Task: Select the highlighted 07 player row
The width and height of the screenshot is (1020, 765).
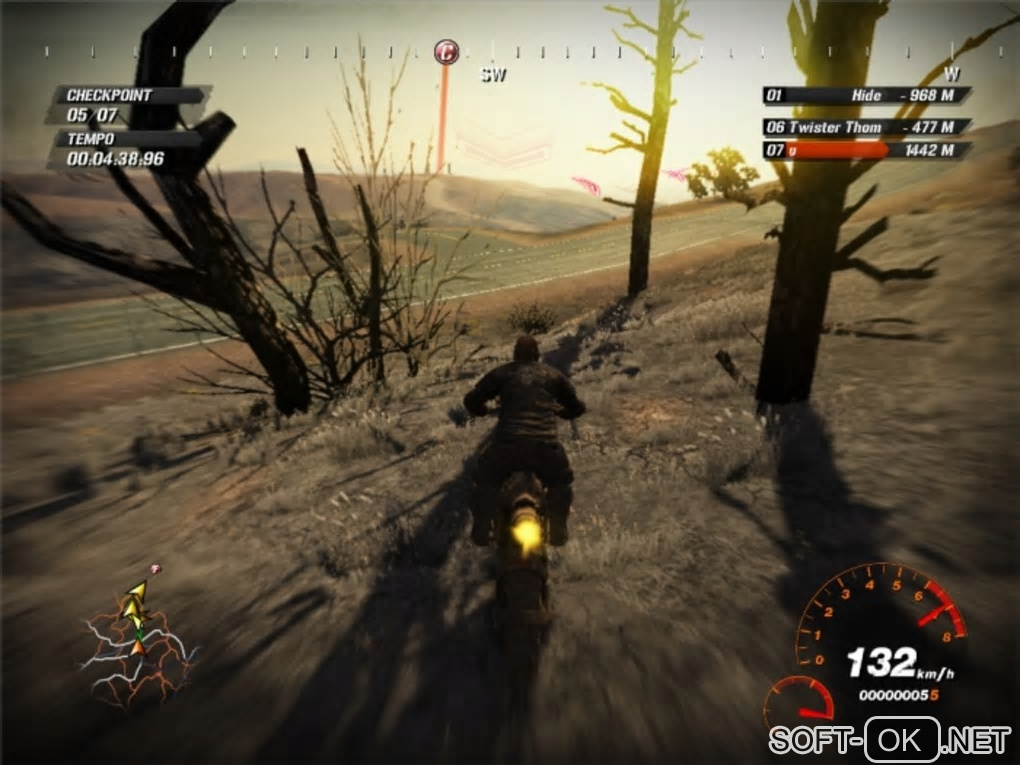Action: click(866, 150)
